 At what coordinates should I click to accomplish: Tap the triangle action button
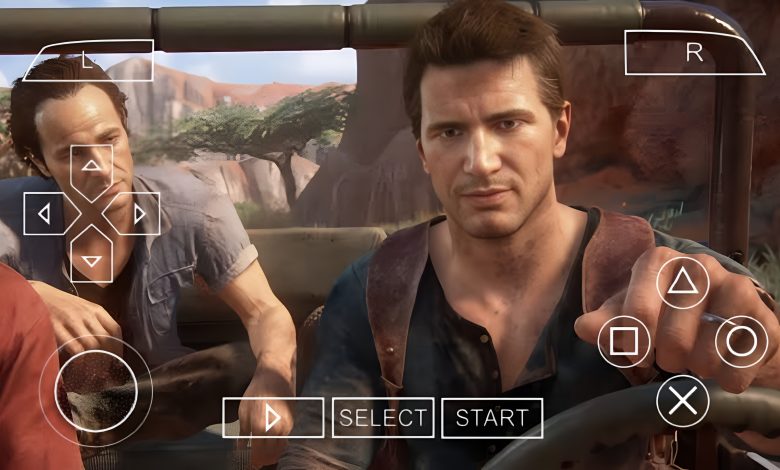683,283
